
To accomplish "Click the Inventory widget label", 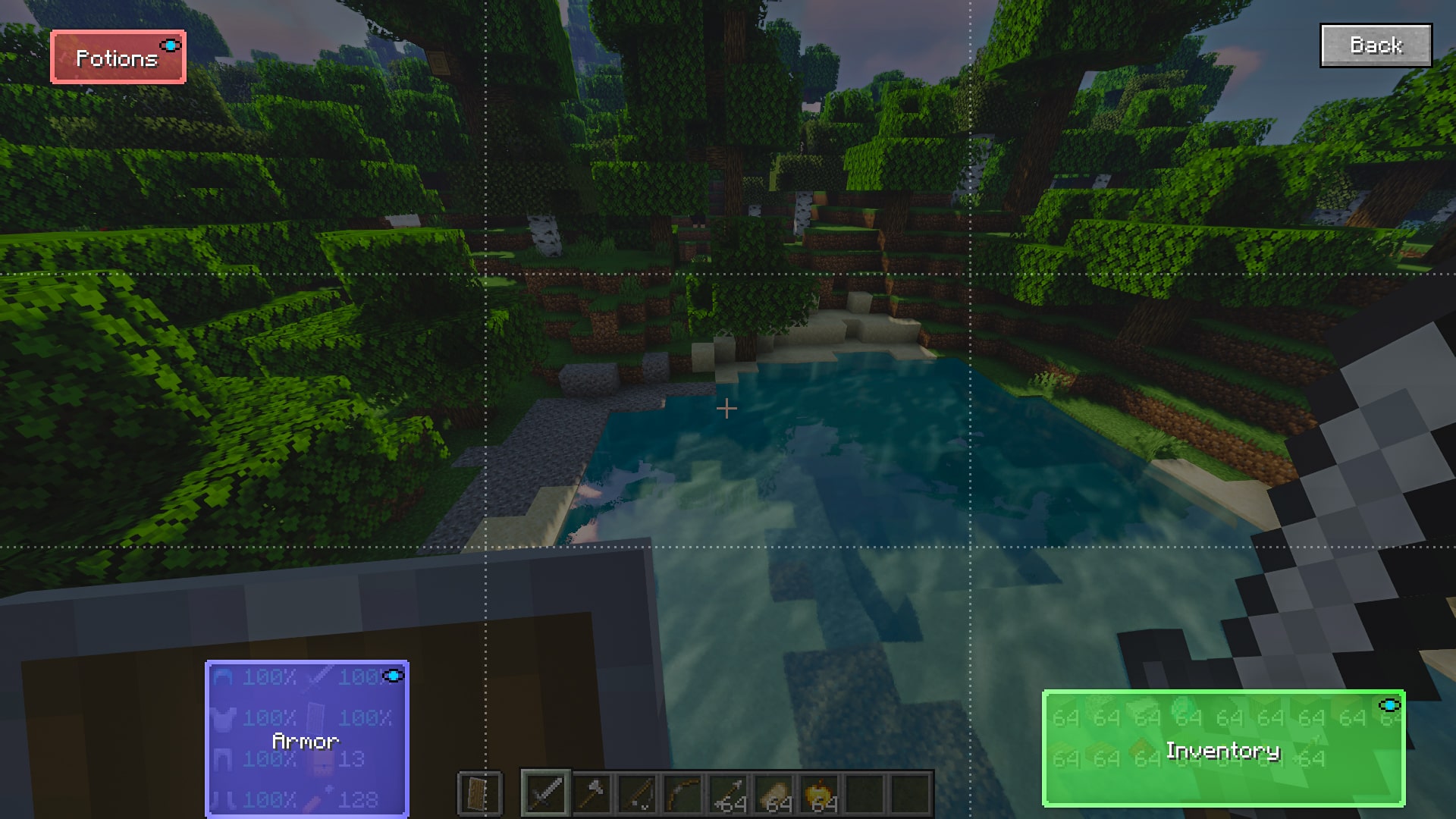I will click(1222, 752).
